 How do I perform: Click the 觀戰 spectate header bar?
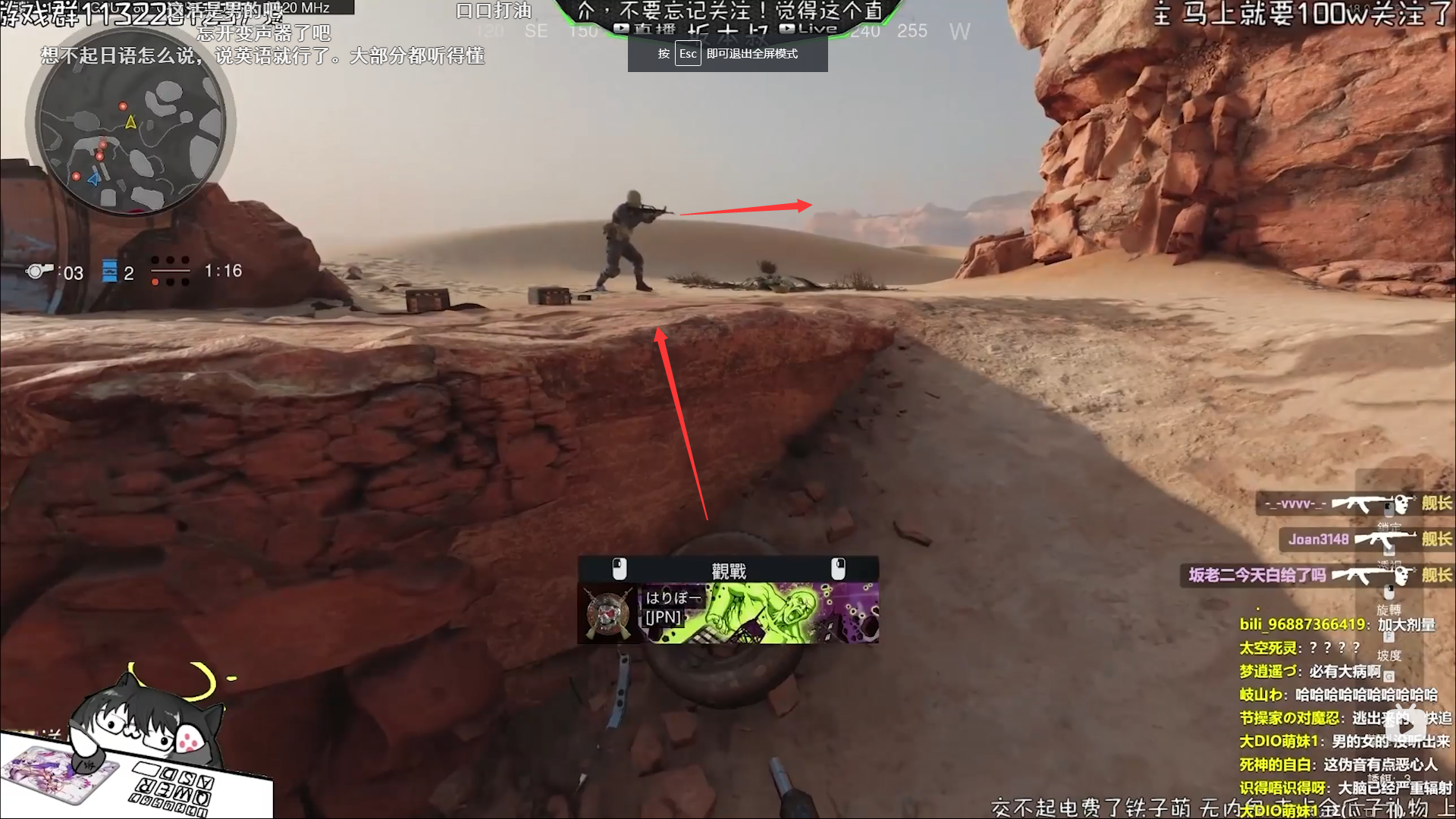[728, 570]
